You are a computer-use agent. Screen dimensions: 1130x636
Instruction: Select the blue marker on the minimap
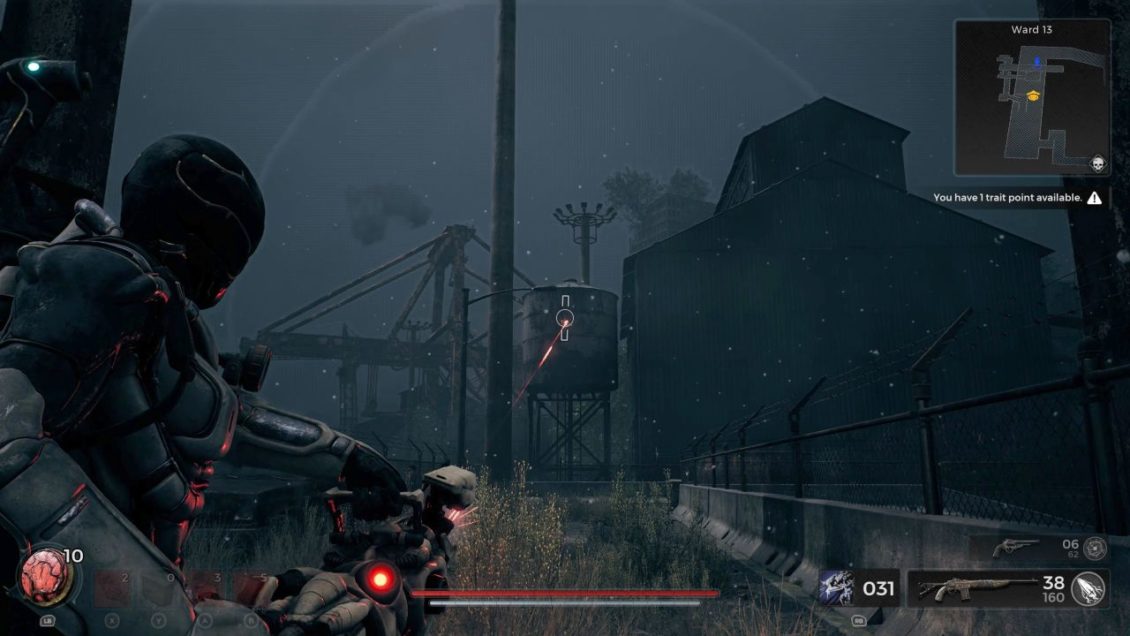click(1037, 62)
